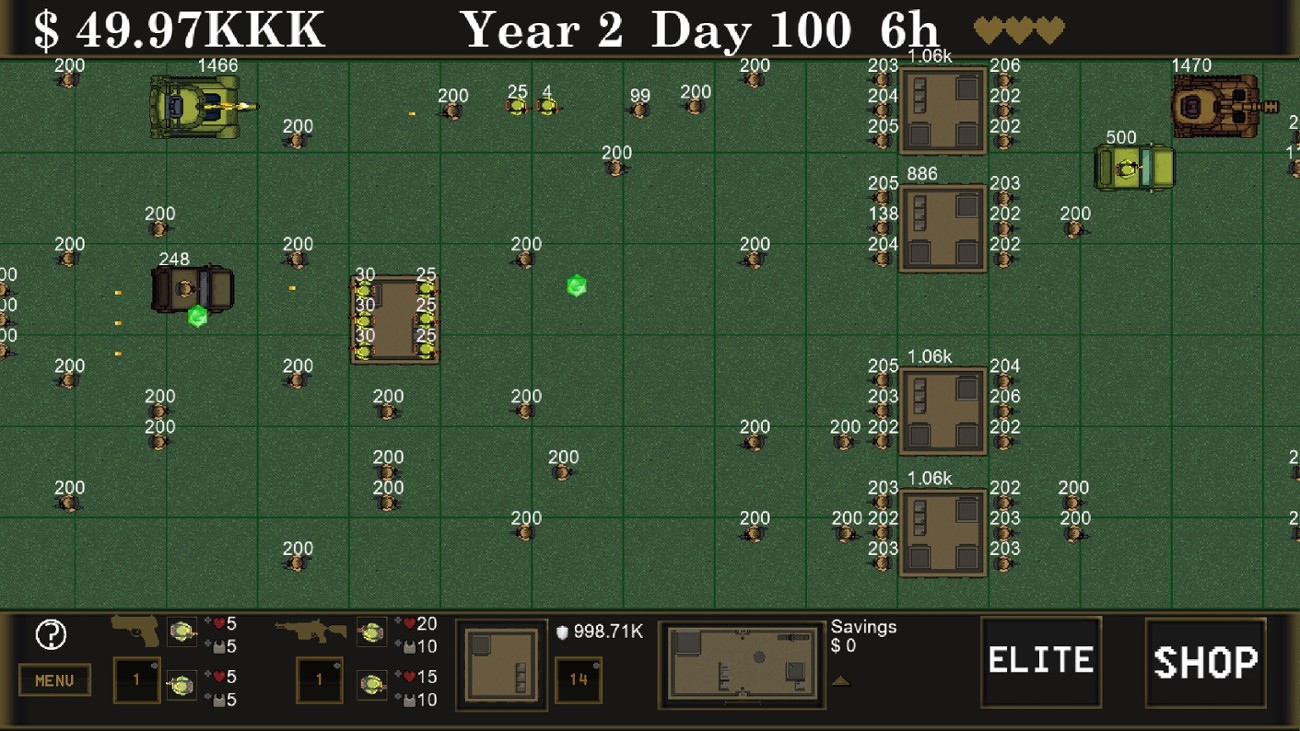1300x731 pixels.
Task: Select the brown tank labeled 1470
Action: [1213, 102]
